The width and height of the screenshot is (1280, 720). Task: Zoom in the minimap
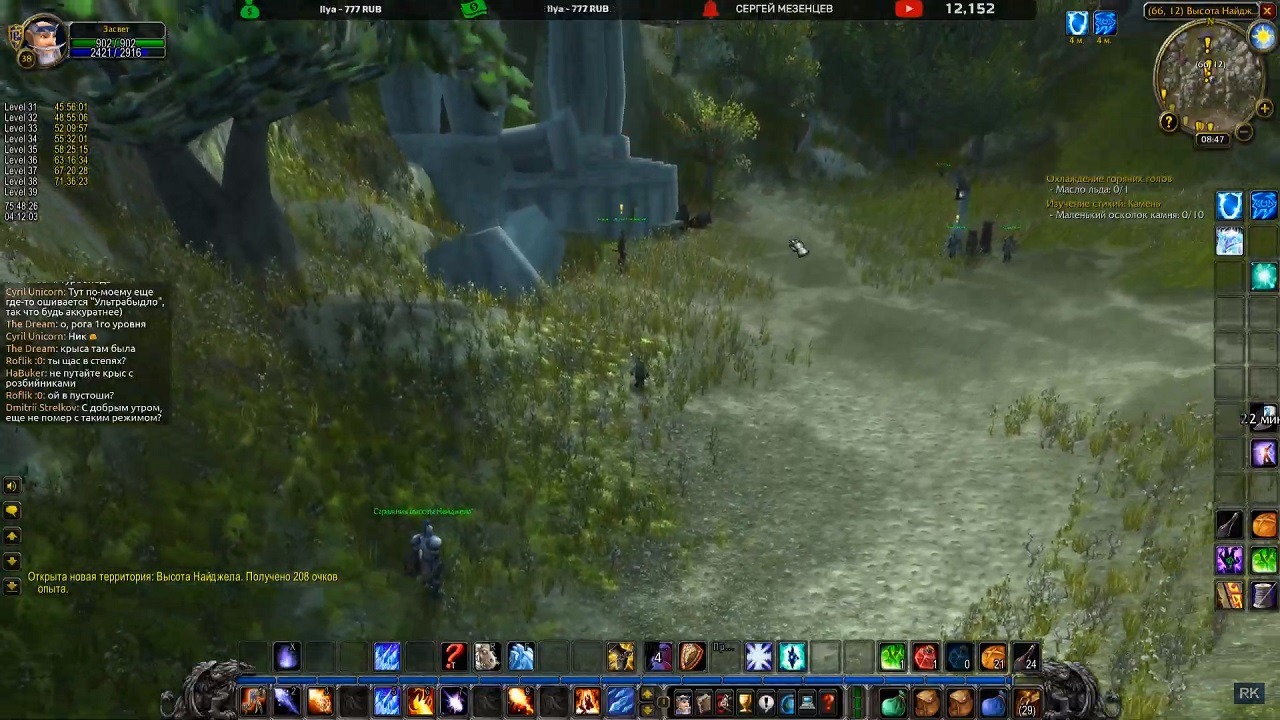pos(1264,108)
